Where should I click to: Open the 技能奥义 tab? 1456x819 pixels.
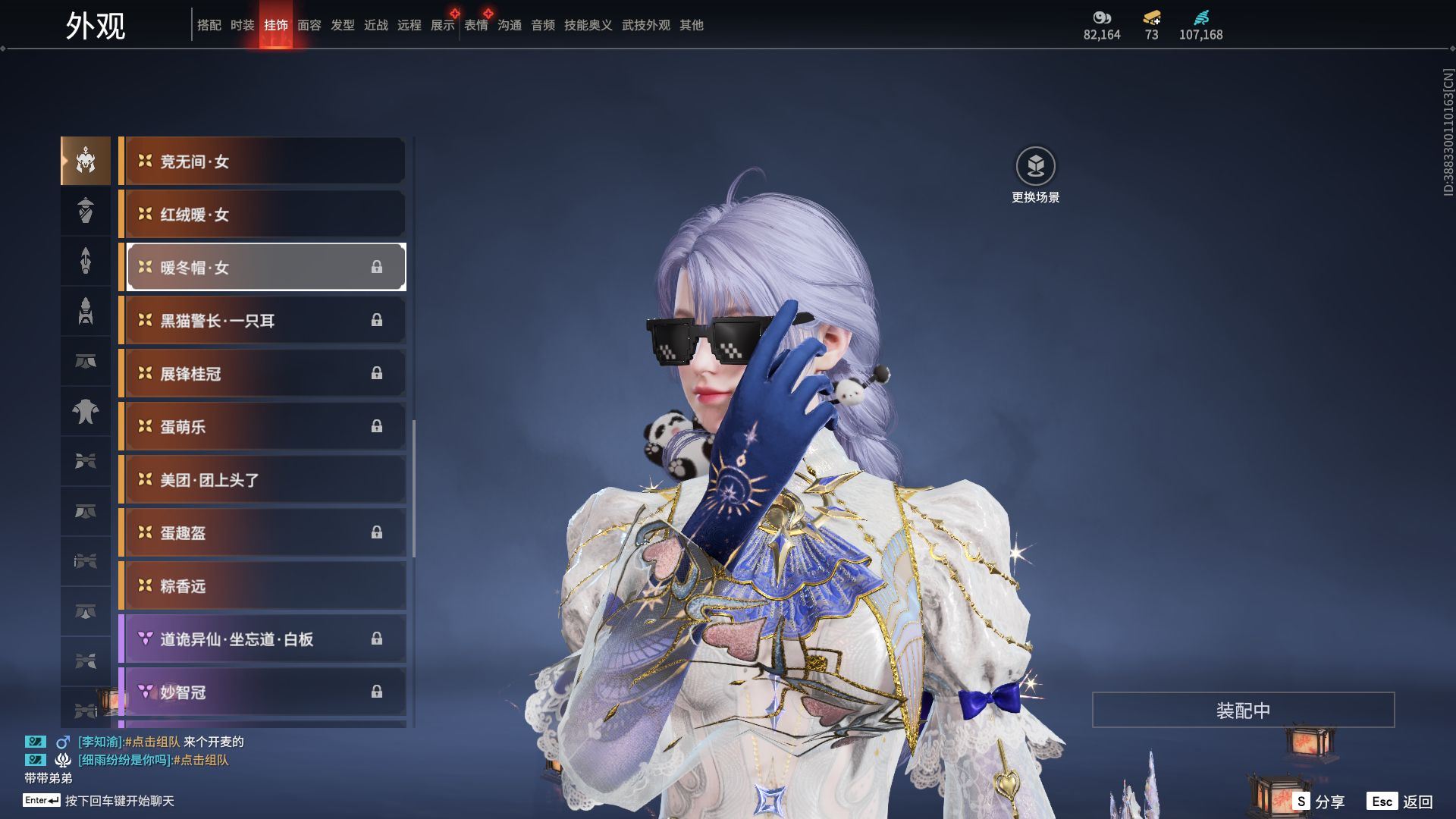click(x=588, y=25)
